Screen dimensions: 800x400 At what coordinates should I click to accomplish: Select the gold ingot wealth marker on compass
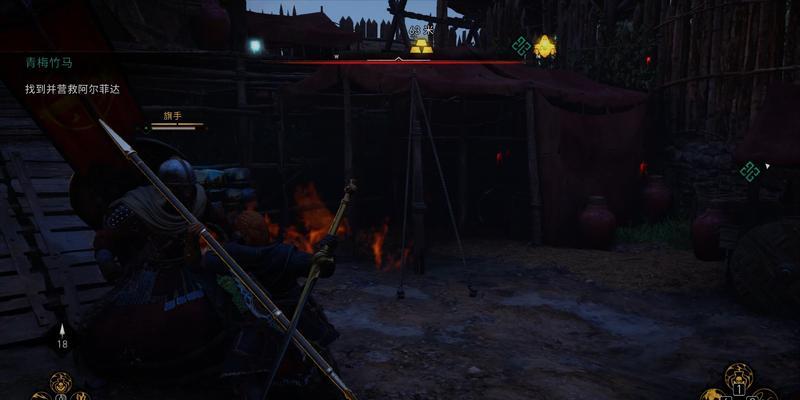[421, 46]
